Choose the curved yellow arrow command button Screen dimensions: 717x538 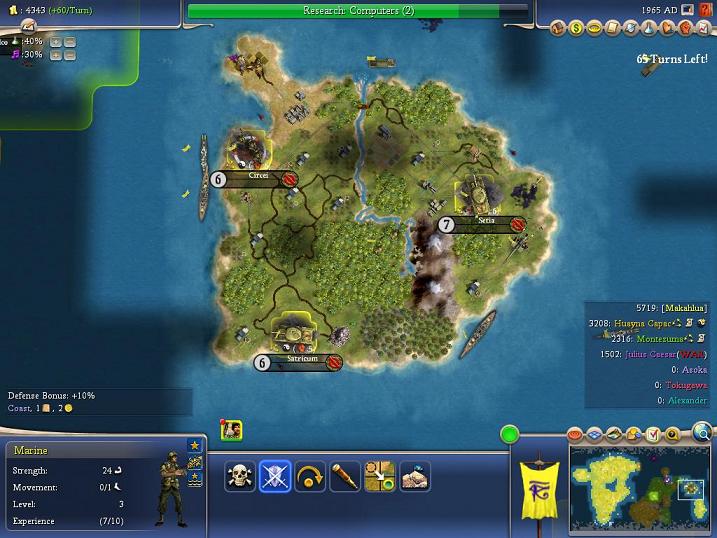(310, 477)
